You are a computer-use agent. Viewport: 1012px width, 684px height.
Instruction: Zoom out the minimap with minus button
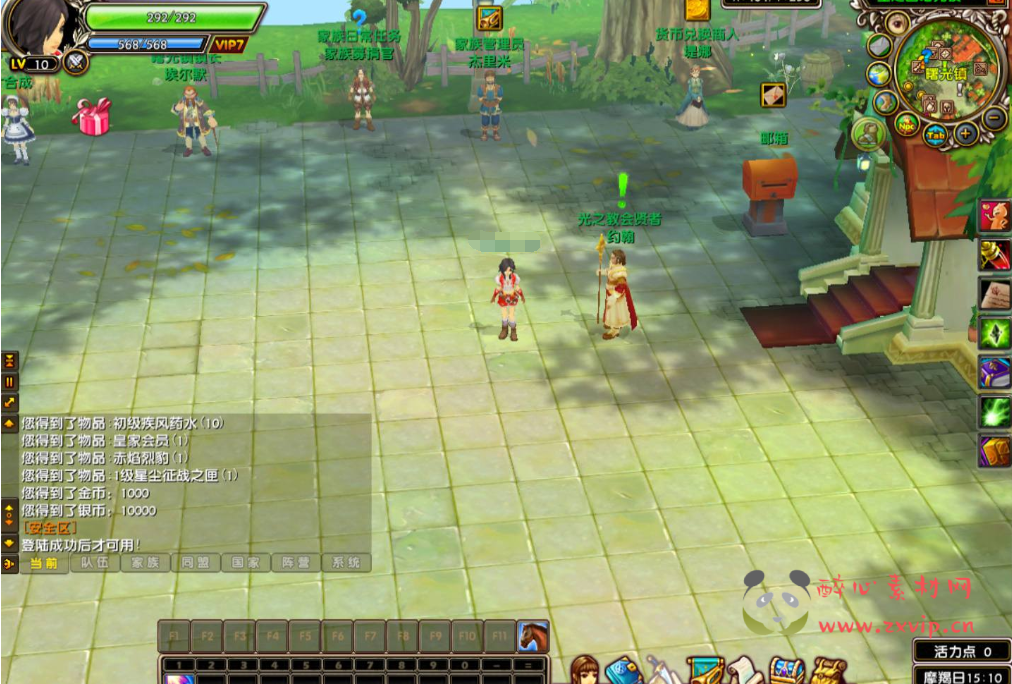click(x=994, y=118)
